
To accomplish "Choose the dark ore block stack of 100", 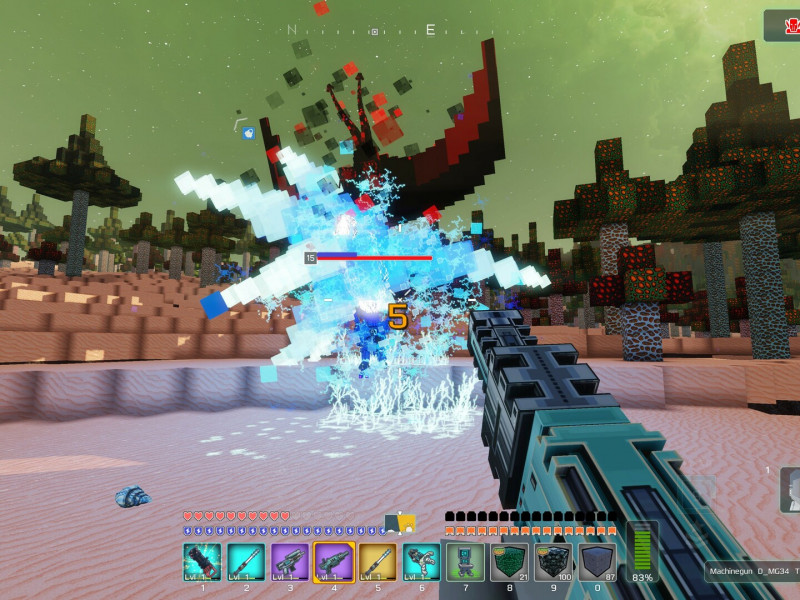I will pyautogui.click(x=553, y=562).
